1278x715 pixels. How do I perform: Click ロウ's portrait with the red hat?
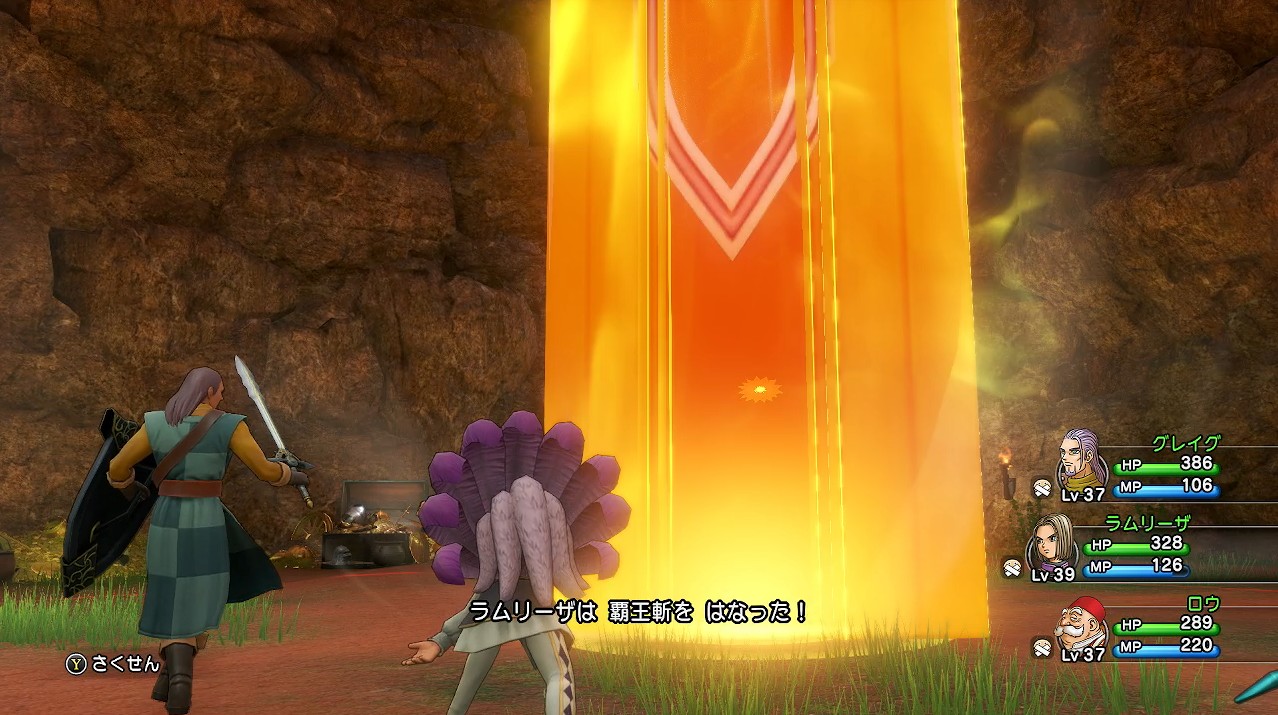pos(1083,622)
